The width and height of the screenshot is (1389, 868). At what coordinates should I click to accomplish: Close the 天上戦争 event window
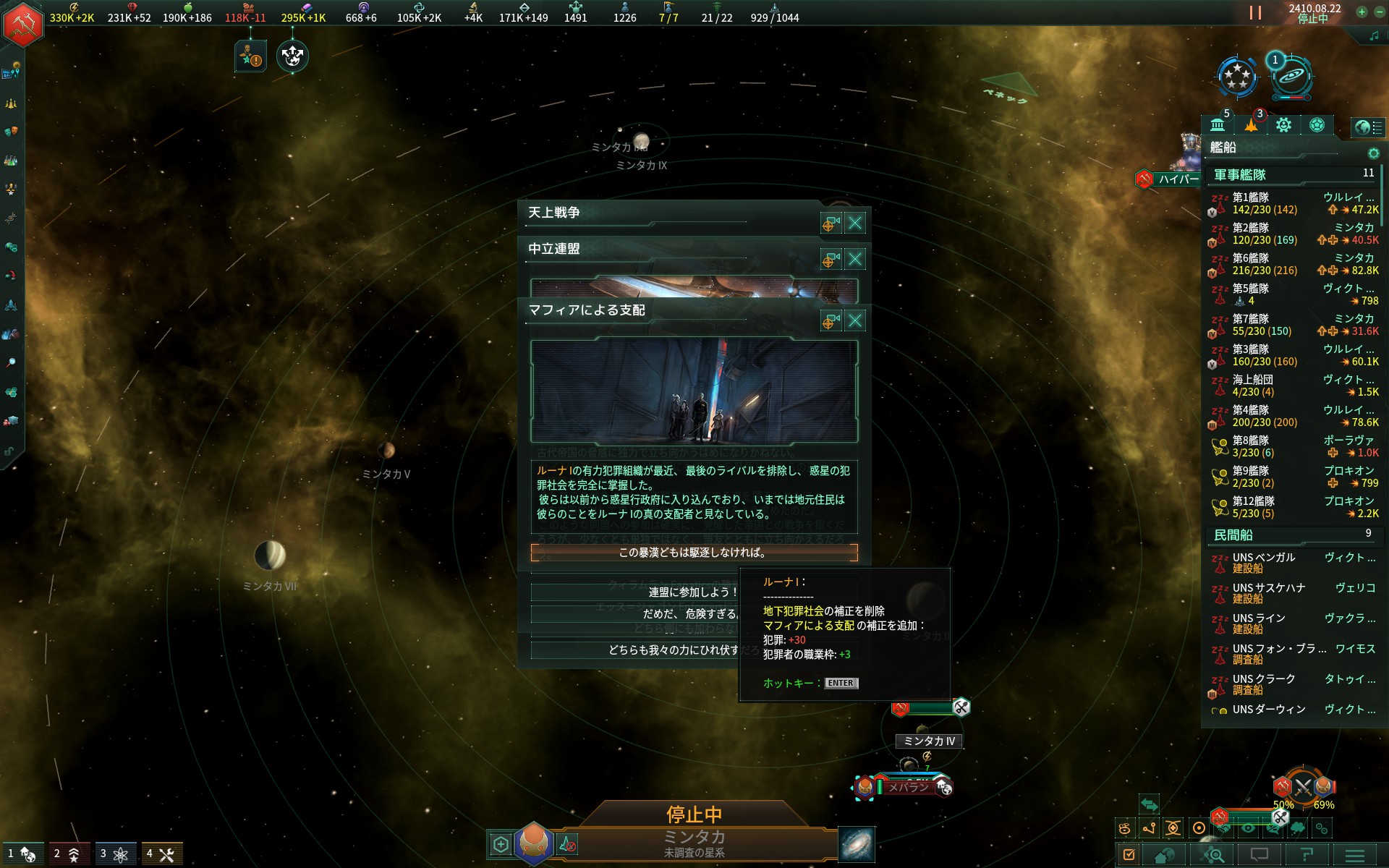tap(854, 223)
